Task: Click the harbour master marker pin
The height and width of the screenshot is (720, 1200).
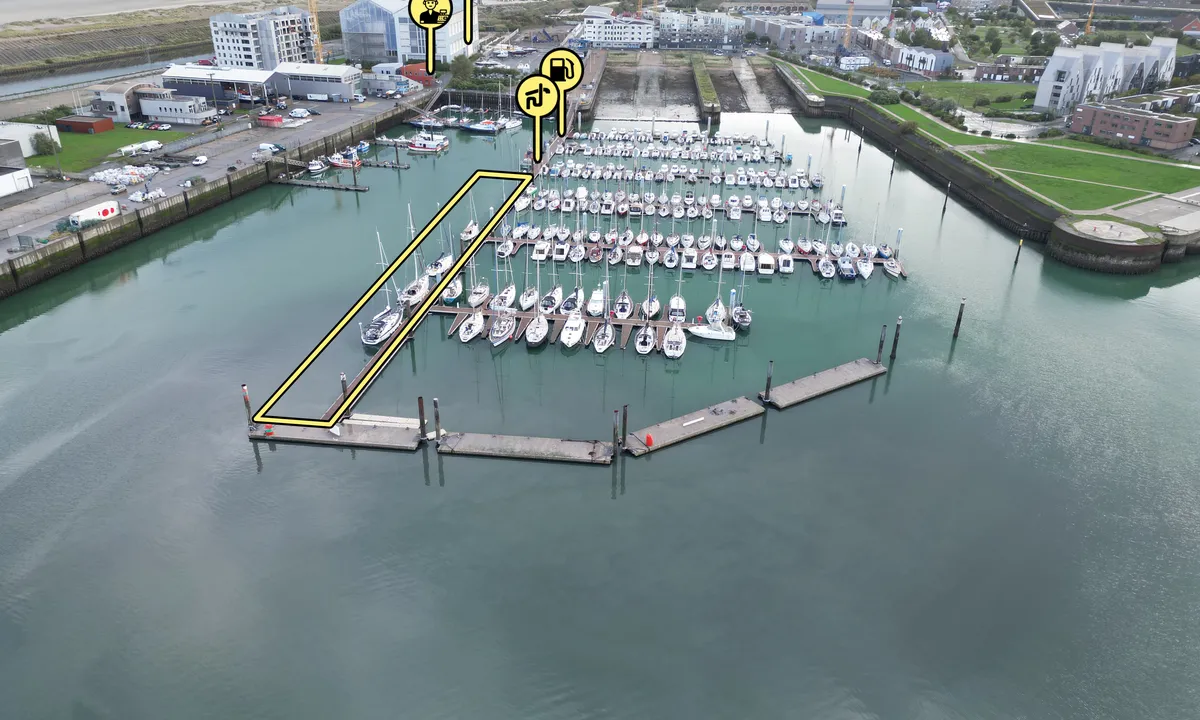Action: [x=430, y=12]
